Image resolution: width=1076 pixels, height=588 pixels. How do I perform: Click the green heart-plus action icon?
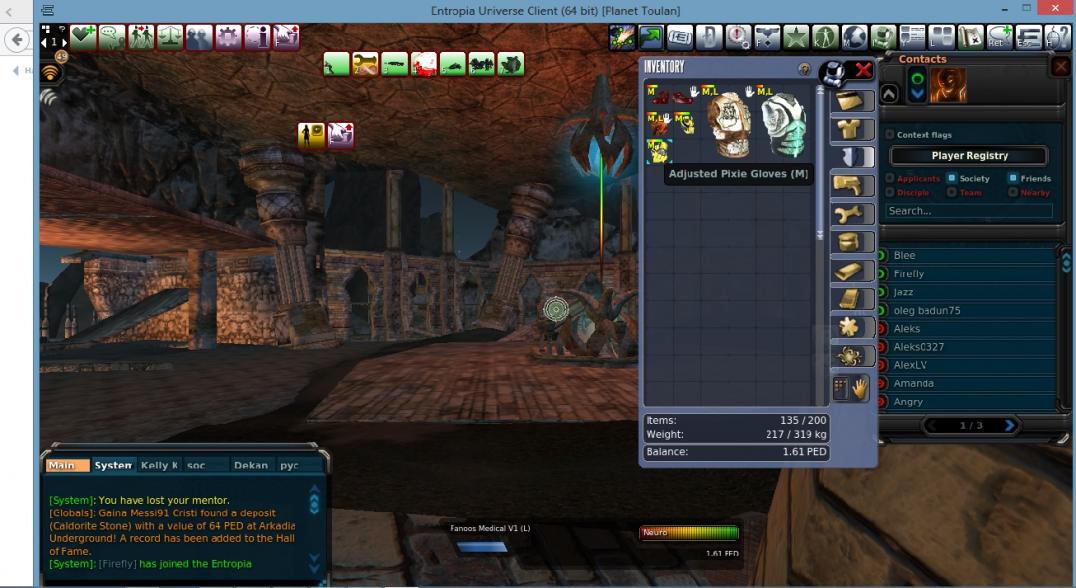pos(83,37)
